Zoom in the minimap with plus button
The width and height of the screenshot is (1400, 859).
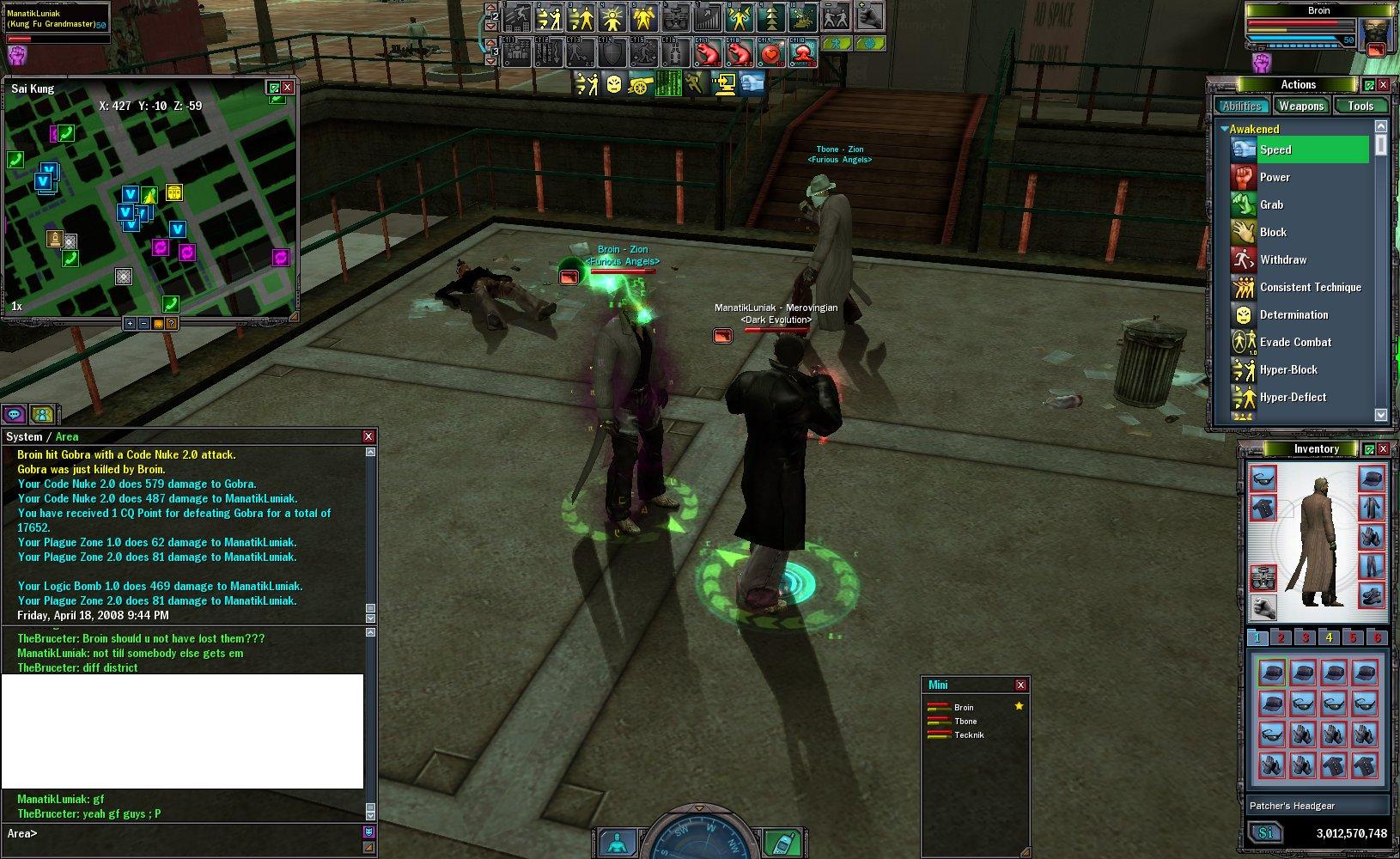pyautogui.click(x=130, y=324)
